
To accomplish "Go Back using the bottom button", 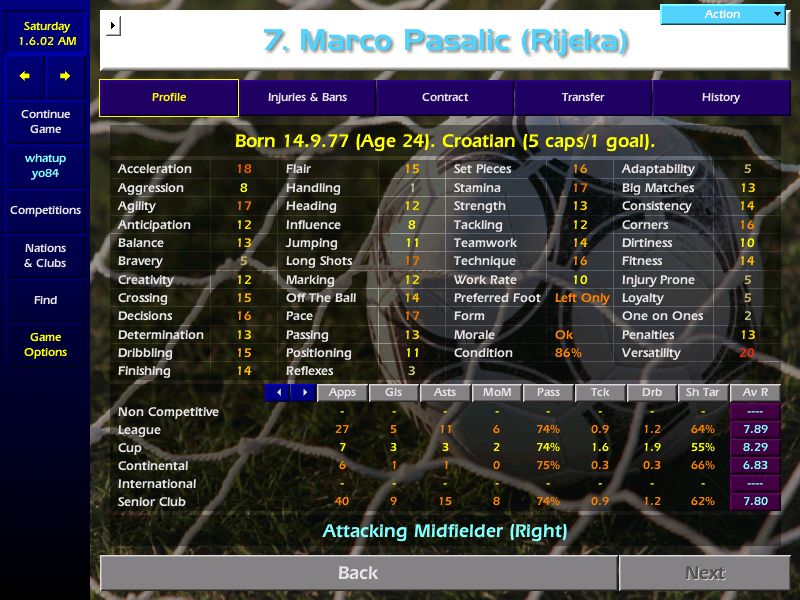I will [358, 573].
